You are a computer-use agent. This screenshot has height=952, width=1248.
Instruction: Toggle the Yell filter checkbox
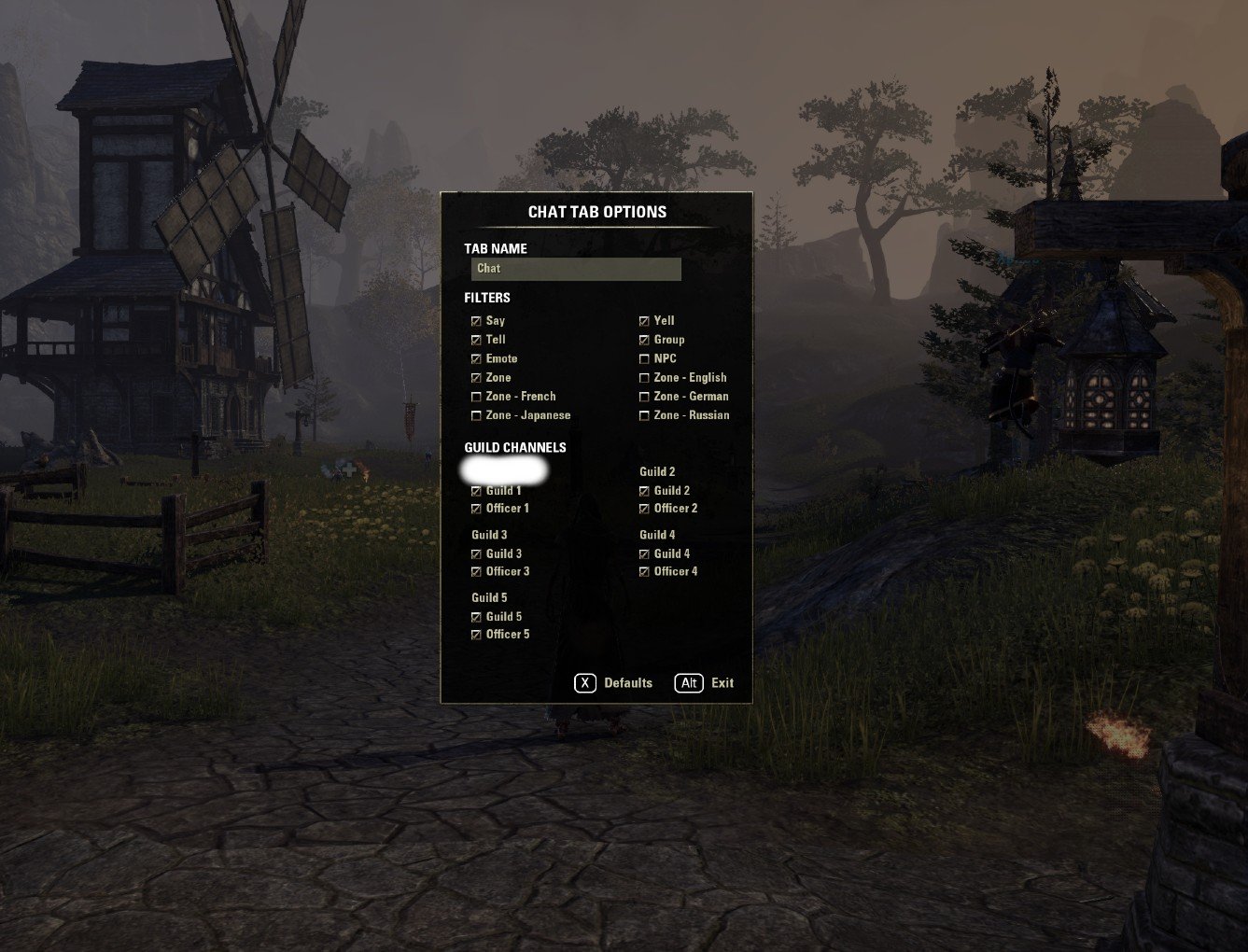point(644,321)
